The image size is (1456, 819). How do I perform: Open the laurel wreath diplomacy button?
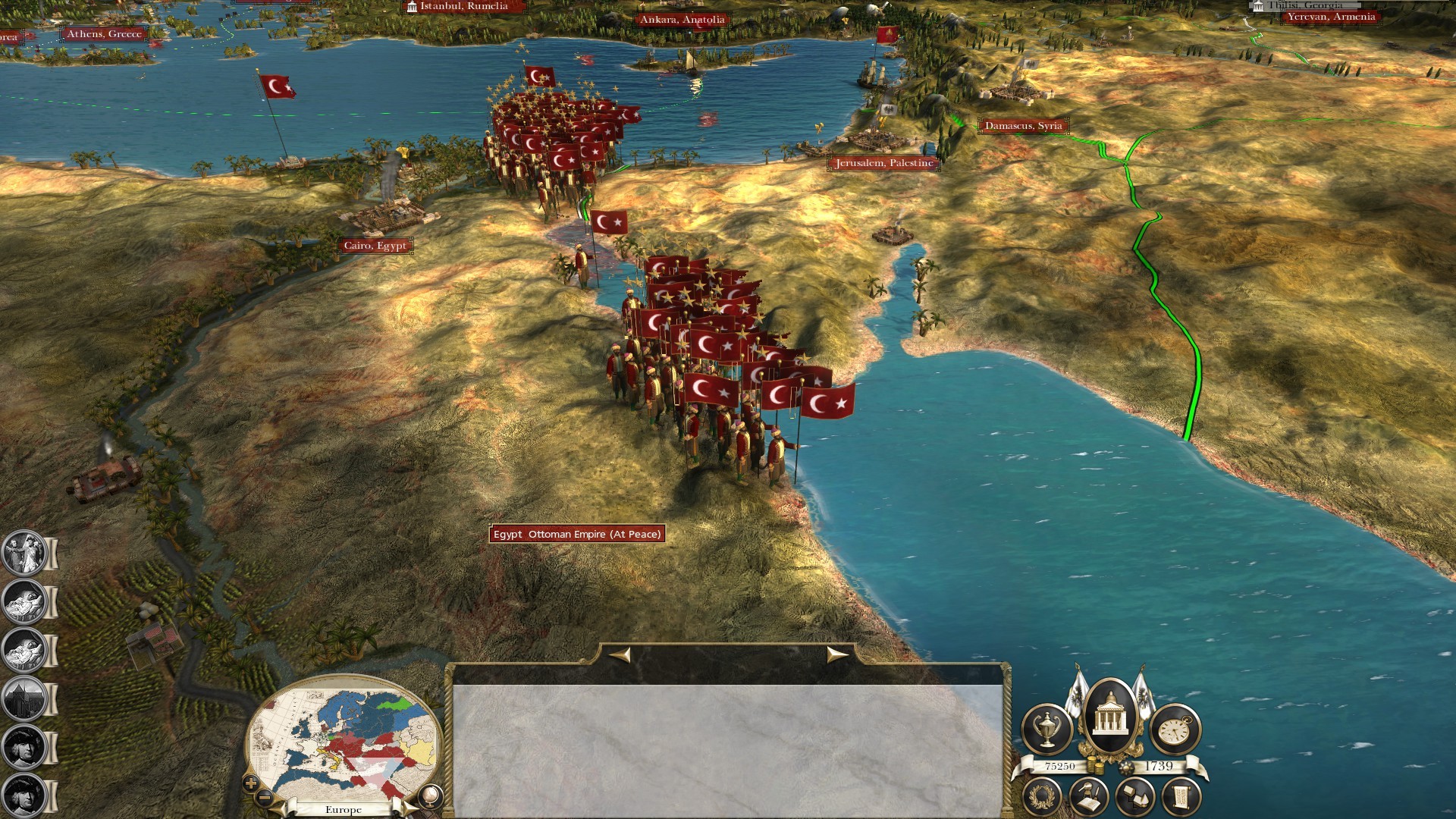[x=1043, y=797]
